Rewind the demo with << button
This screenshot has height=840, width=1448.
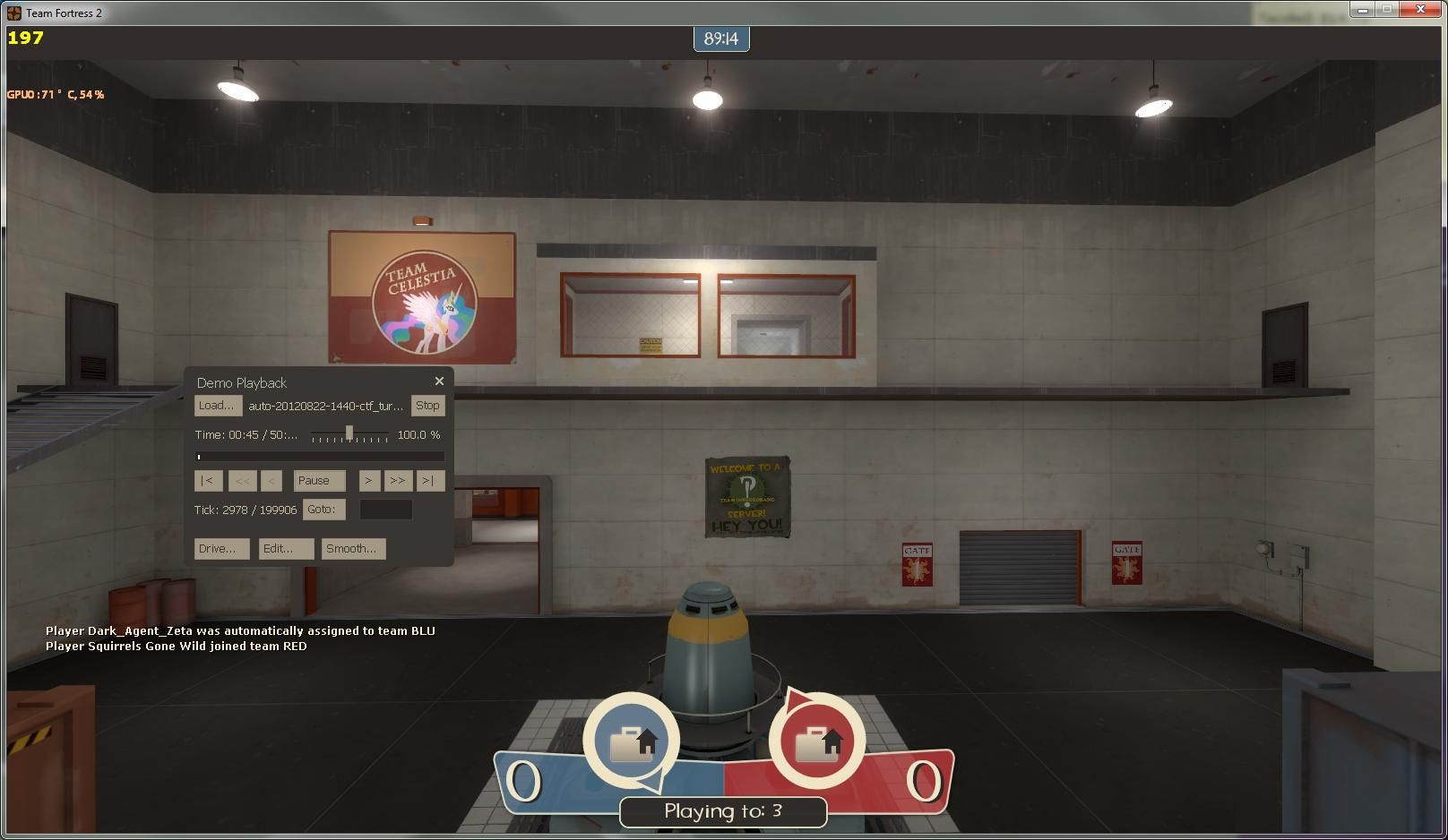[x=242, y=481]
